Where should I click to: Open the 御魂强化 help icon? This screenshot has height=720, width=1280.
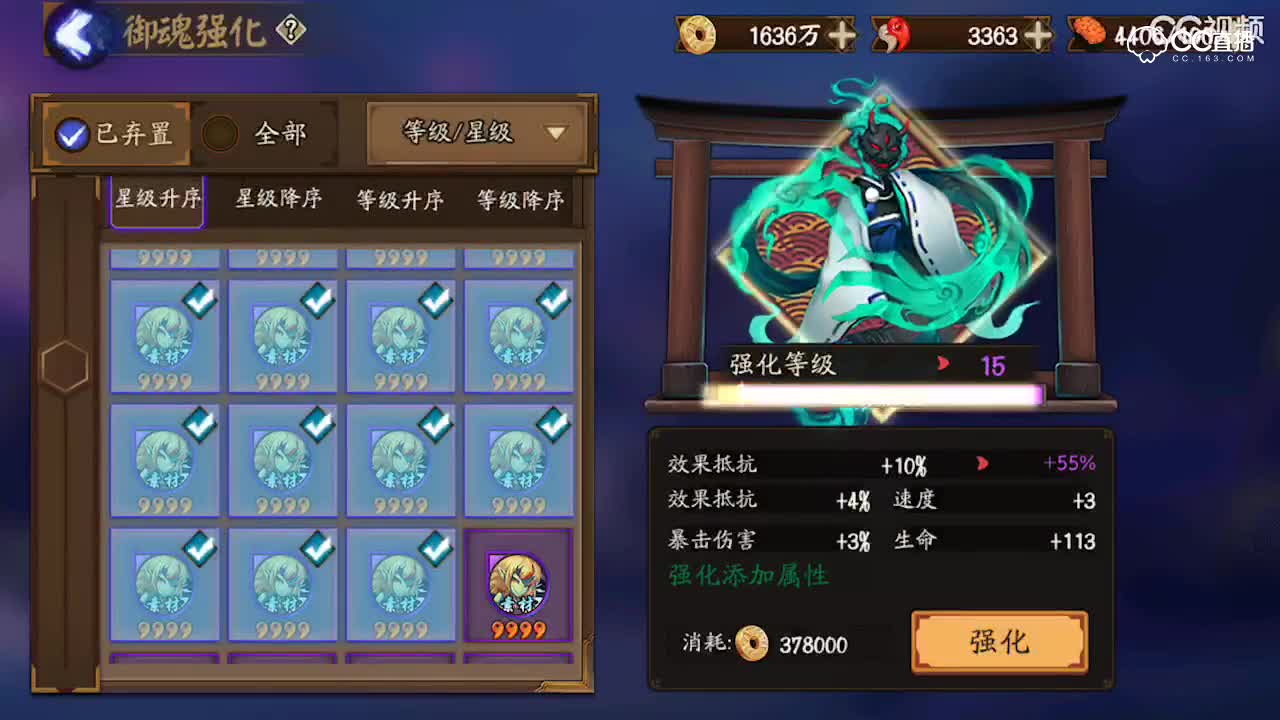tap(289, 30)
